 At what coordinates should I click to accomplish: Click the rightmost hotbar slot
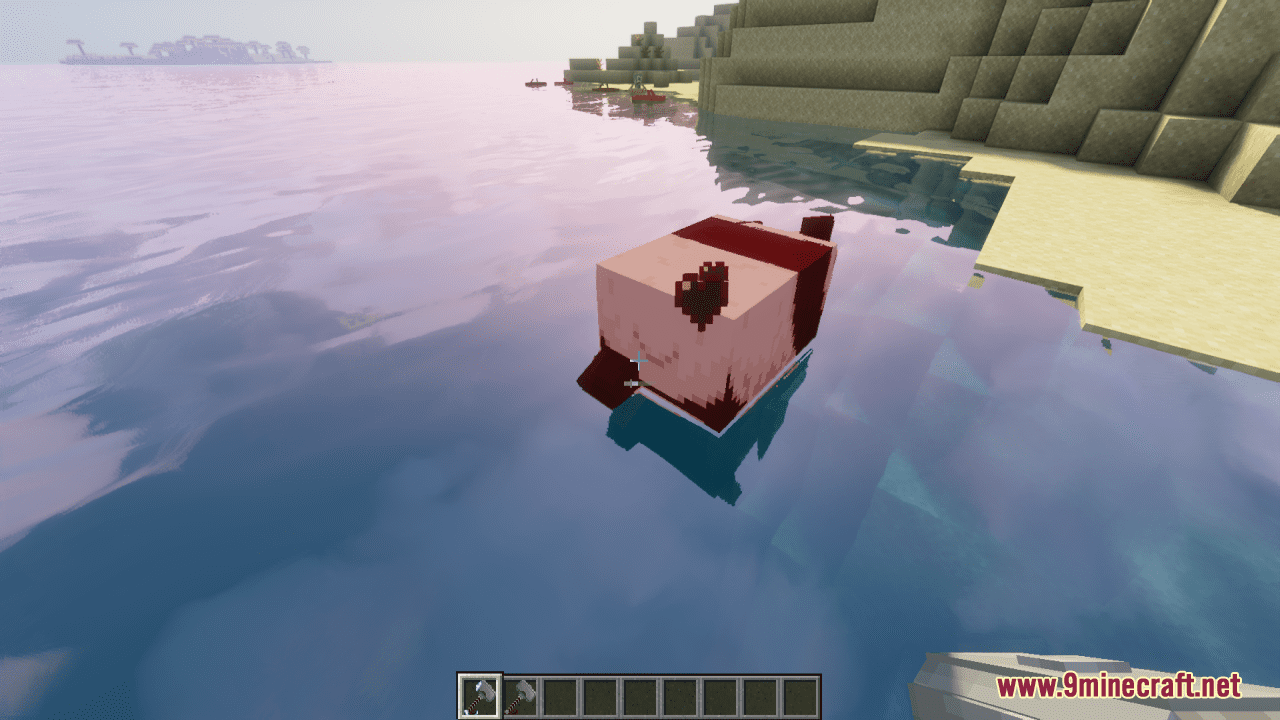point(798,697)
